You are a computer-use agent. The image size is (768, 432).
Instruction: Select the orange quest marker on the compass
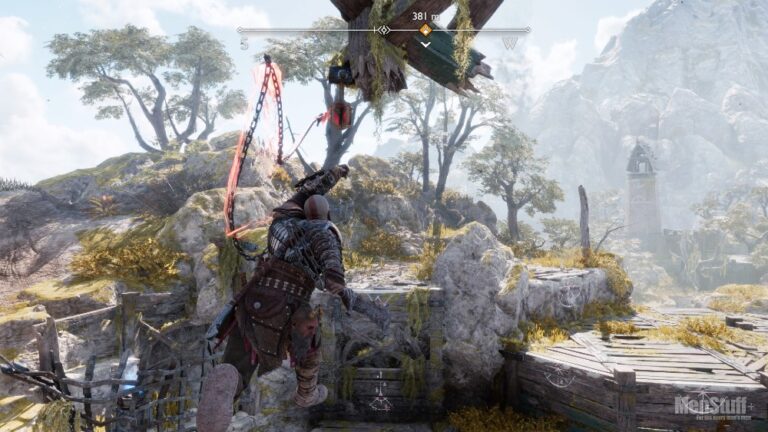click(x=425, y=30)
